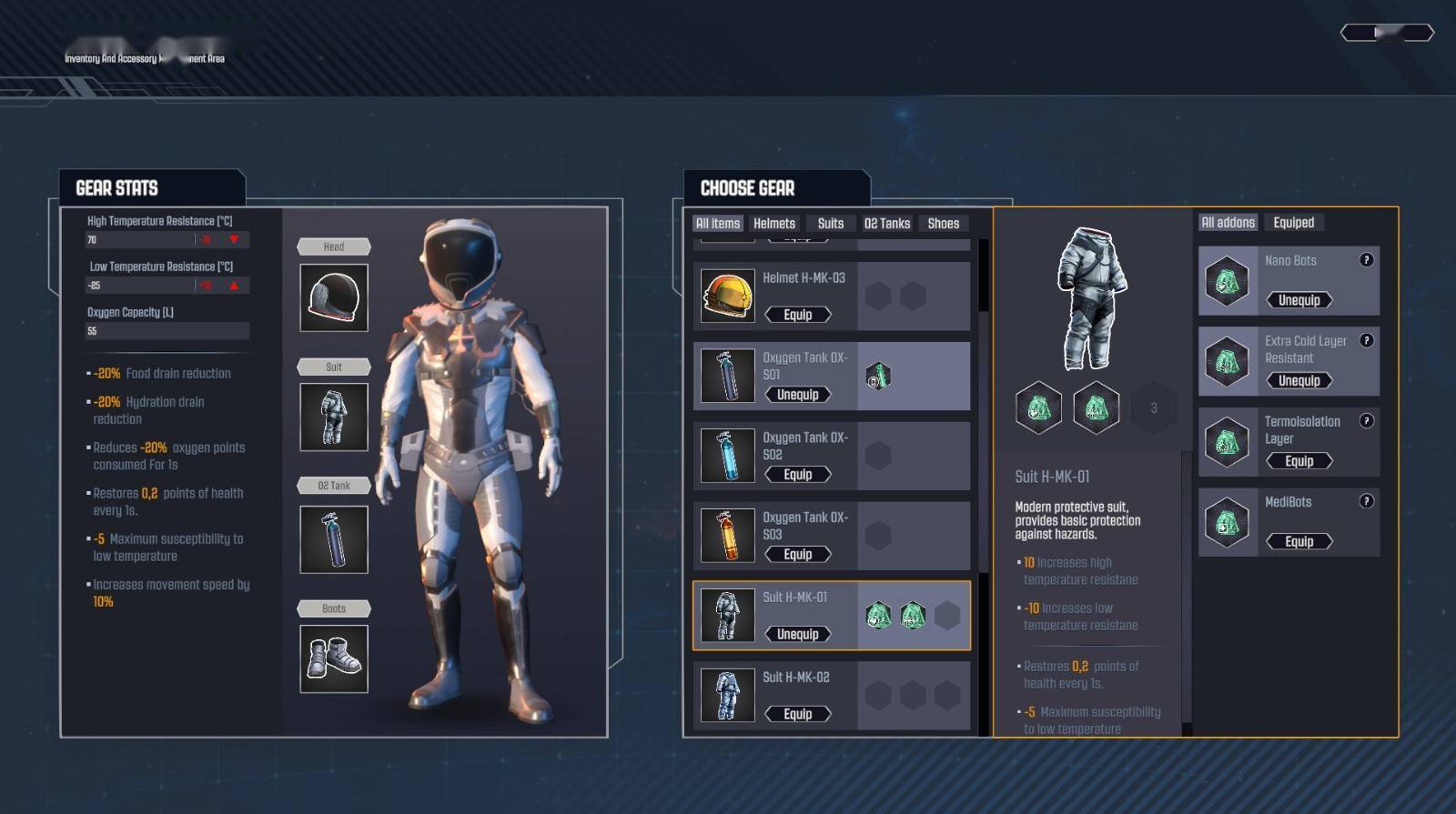This screenshot has width=1456, height=814.
Task: Unequip the Nano Bots addon
Action: 1299,300
